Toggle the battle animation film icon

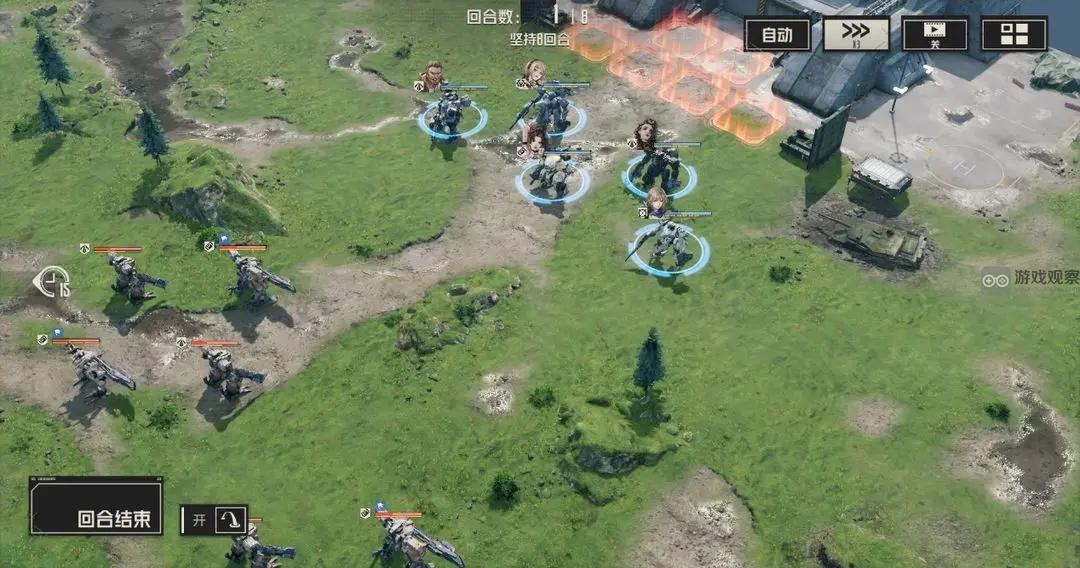(x=935, y=34)
